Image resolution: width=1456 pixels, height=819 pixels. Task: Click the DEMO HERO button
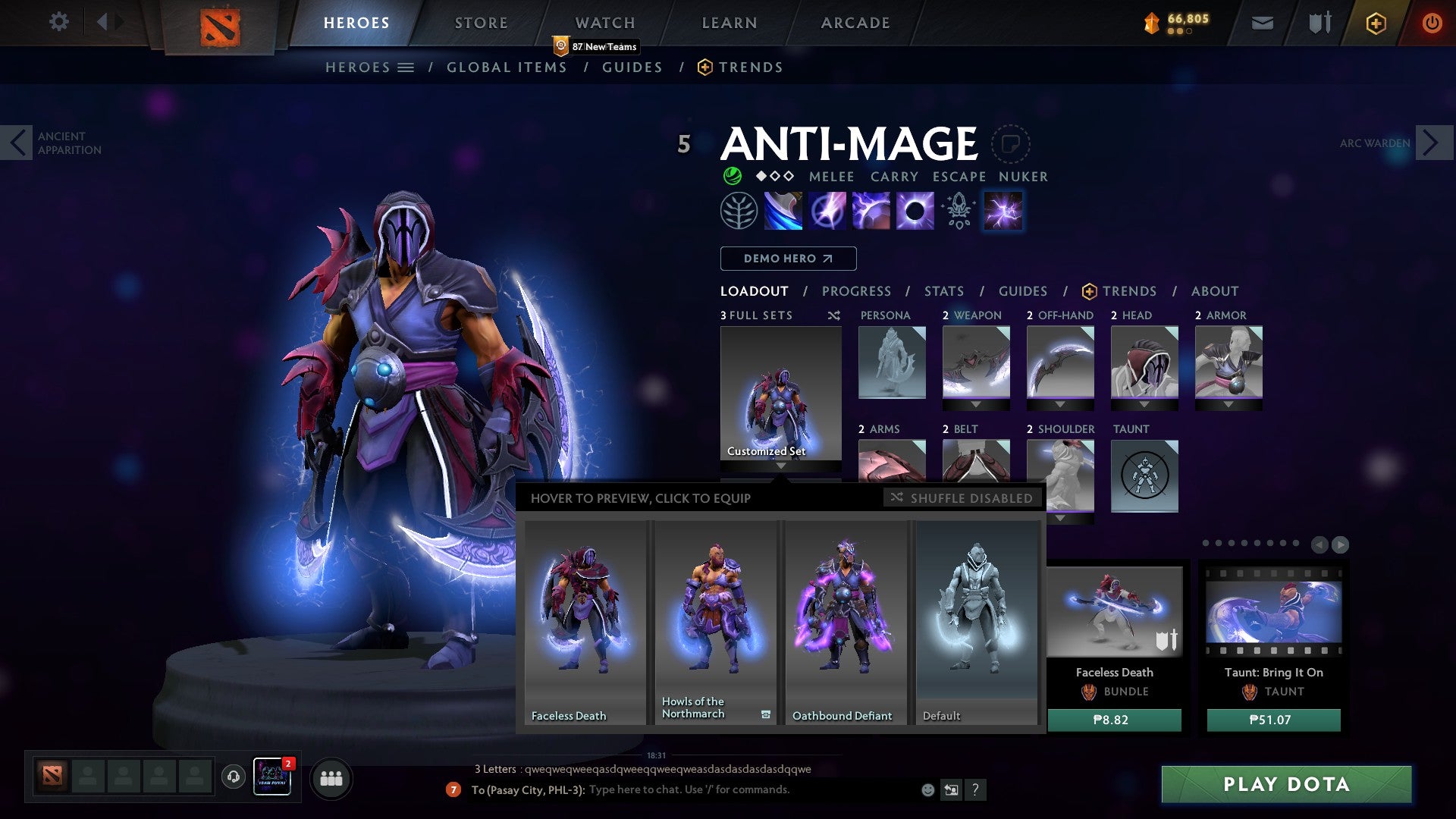[x=787, y=258]
